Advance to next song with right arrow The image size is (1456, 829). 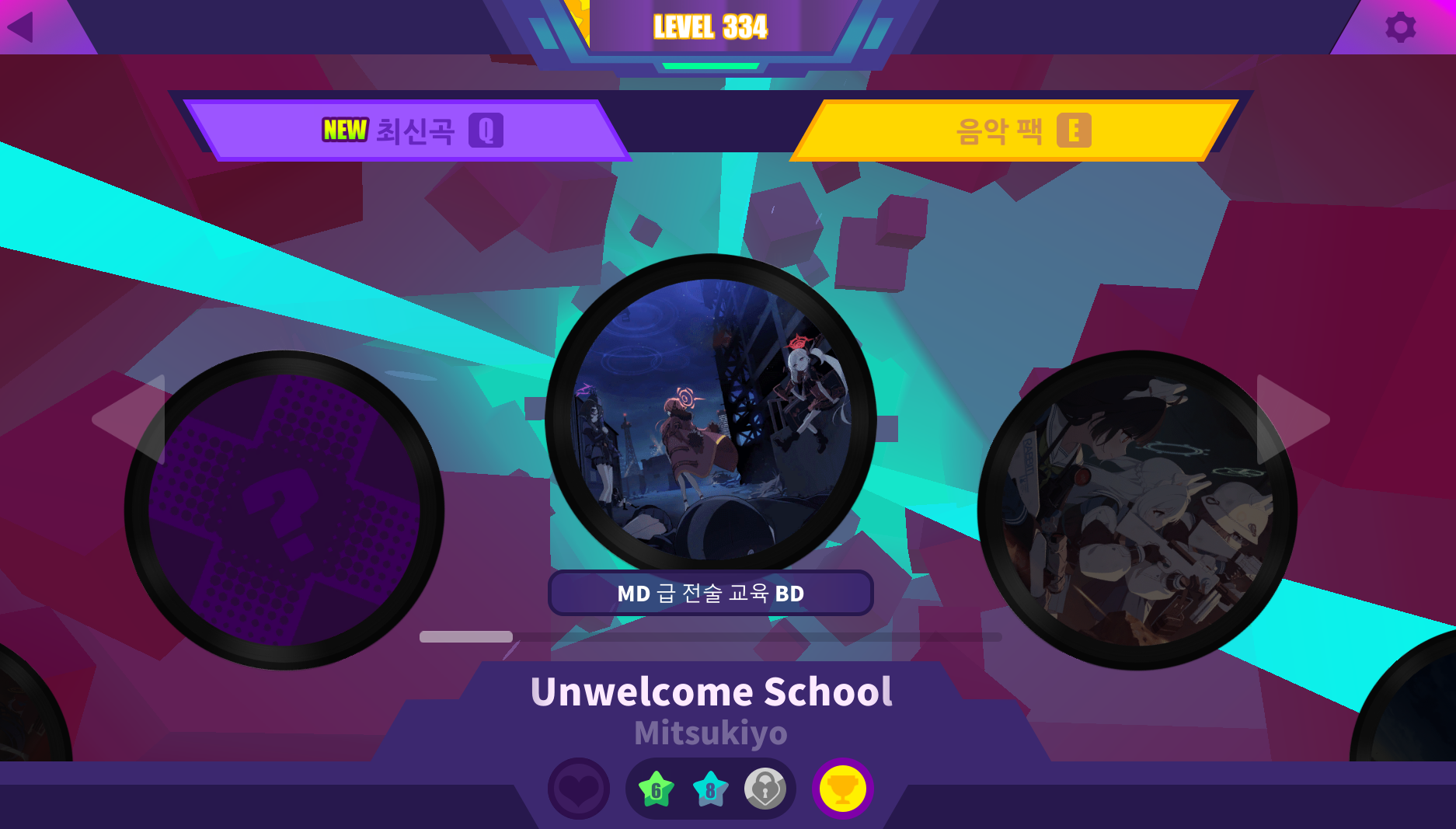coord(1291,420)
